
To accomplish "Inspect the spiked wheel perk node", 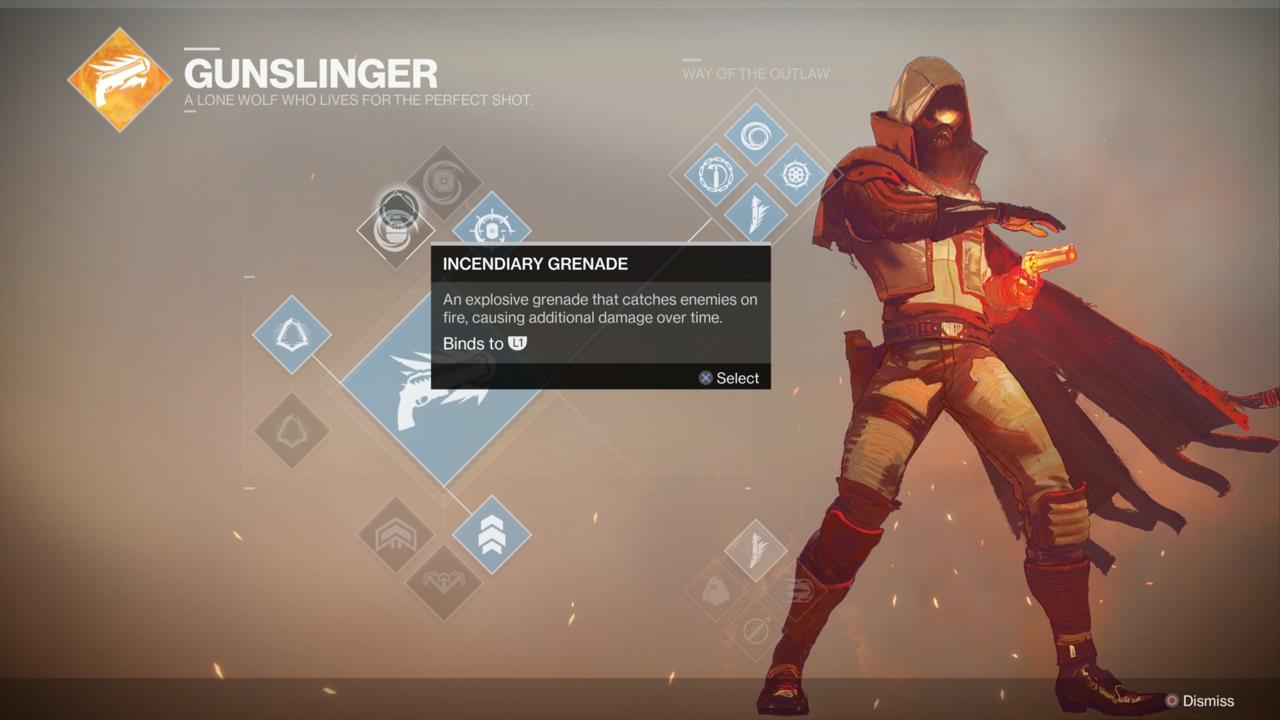I will [796, 175].
